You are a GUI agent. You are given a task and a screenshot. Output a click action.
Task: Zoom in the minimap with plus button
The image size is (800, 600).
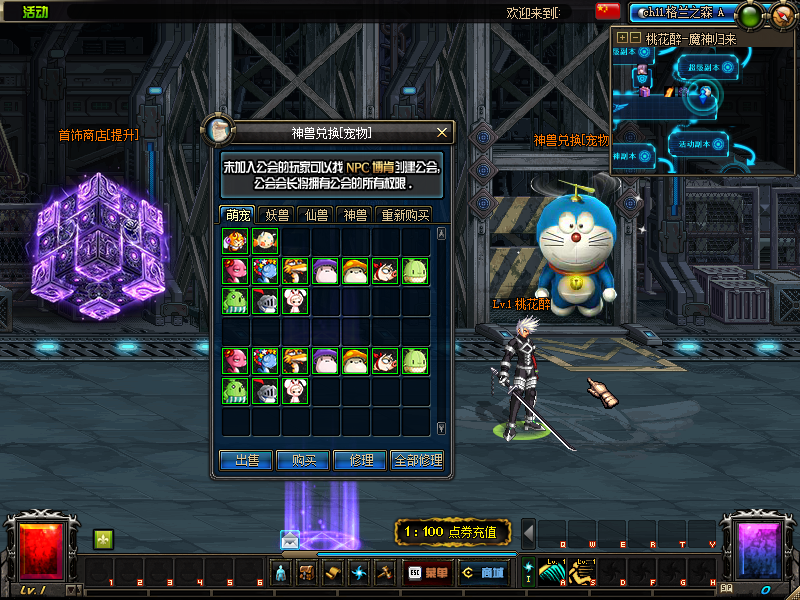point(623,37)
